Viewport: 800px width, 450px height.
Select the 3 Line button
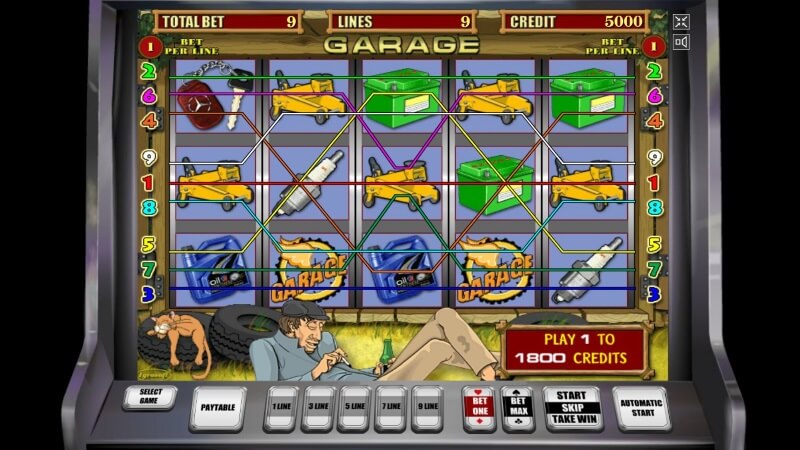[x=318, y=408]
